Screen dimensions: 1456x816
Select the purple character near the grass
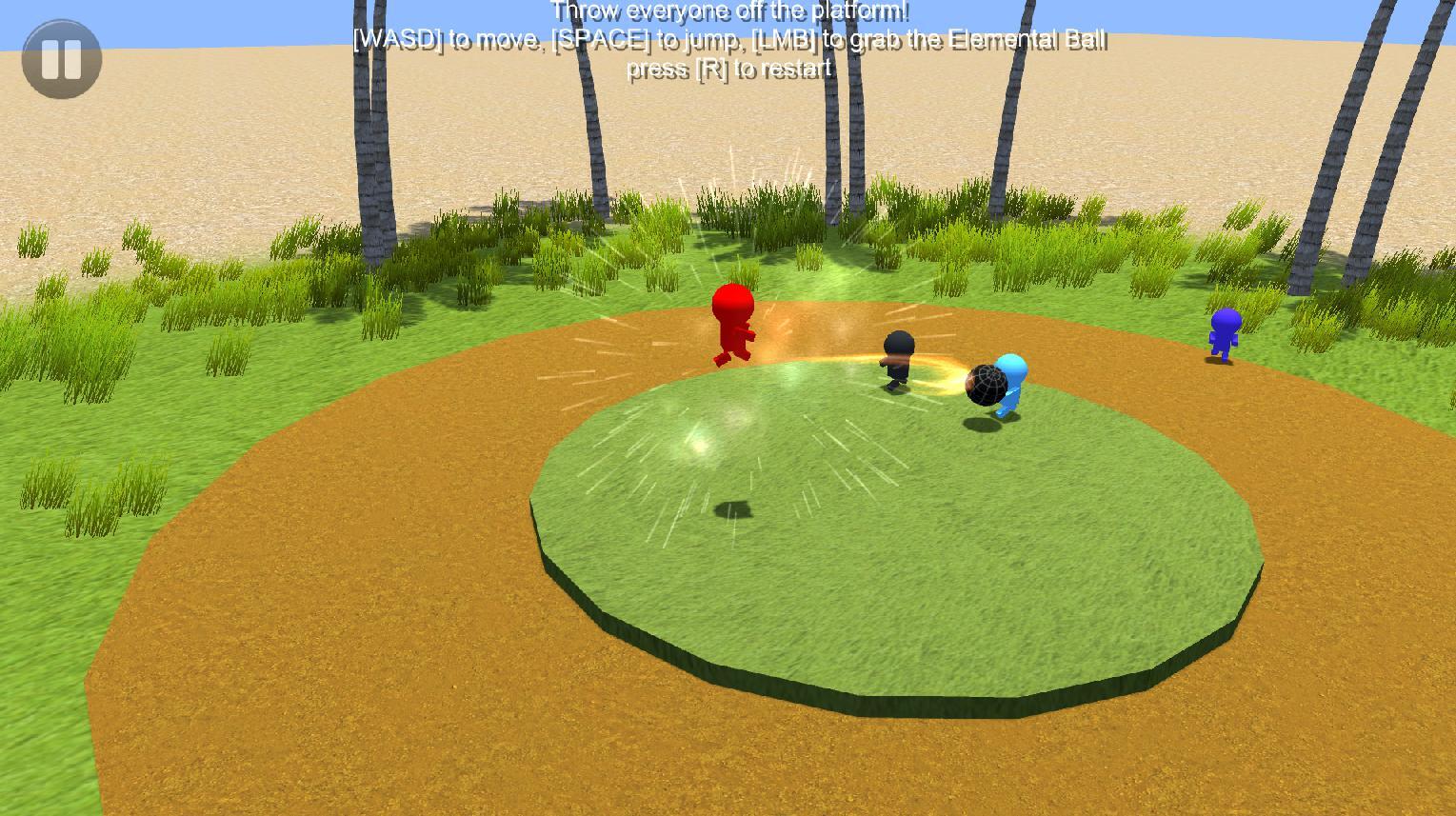point(1224,330)
